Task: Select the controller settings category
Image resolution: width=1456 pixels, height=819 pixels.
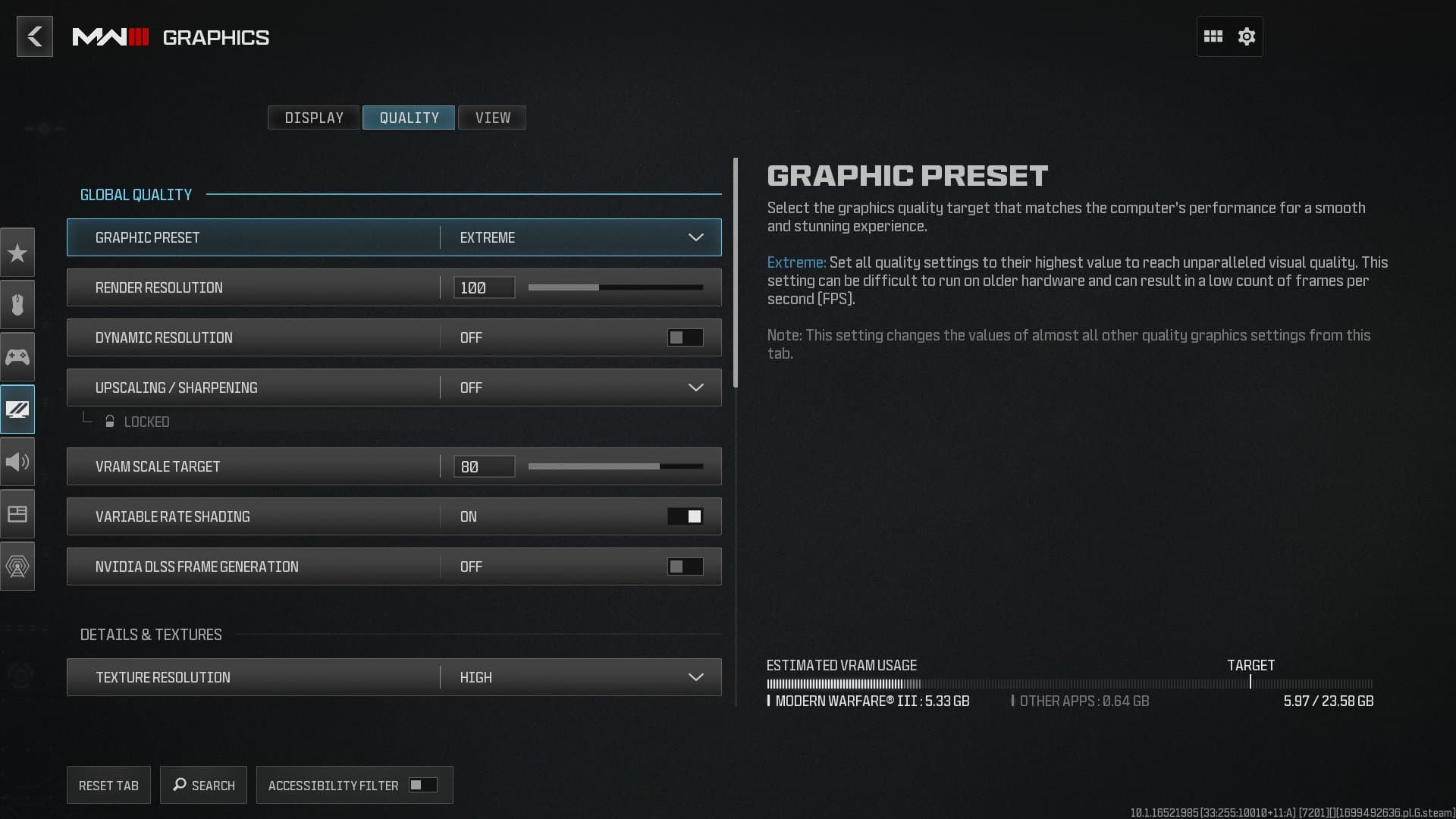Action: click(17, 357)
